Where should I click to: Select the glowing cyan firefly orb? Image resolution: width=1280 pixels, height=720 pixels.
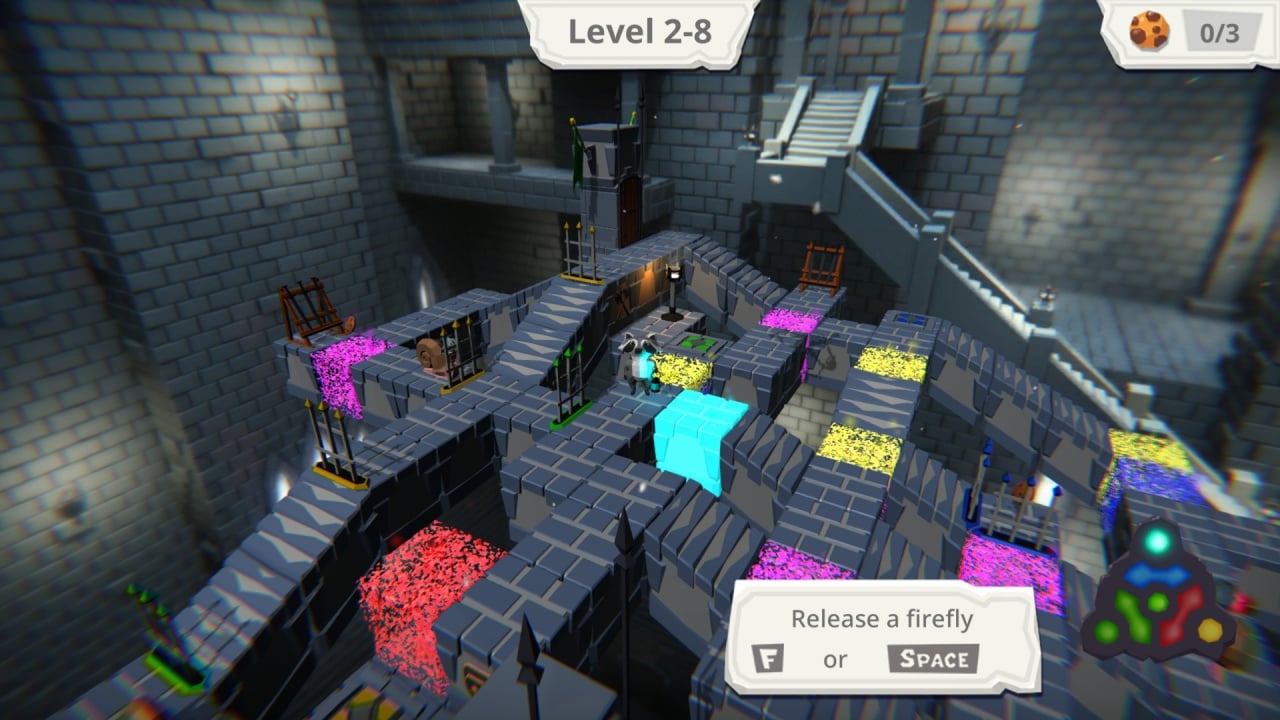coord(1157,542)
